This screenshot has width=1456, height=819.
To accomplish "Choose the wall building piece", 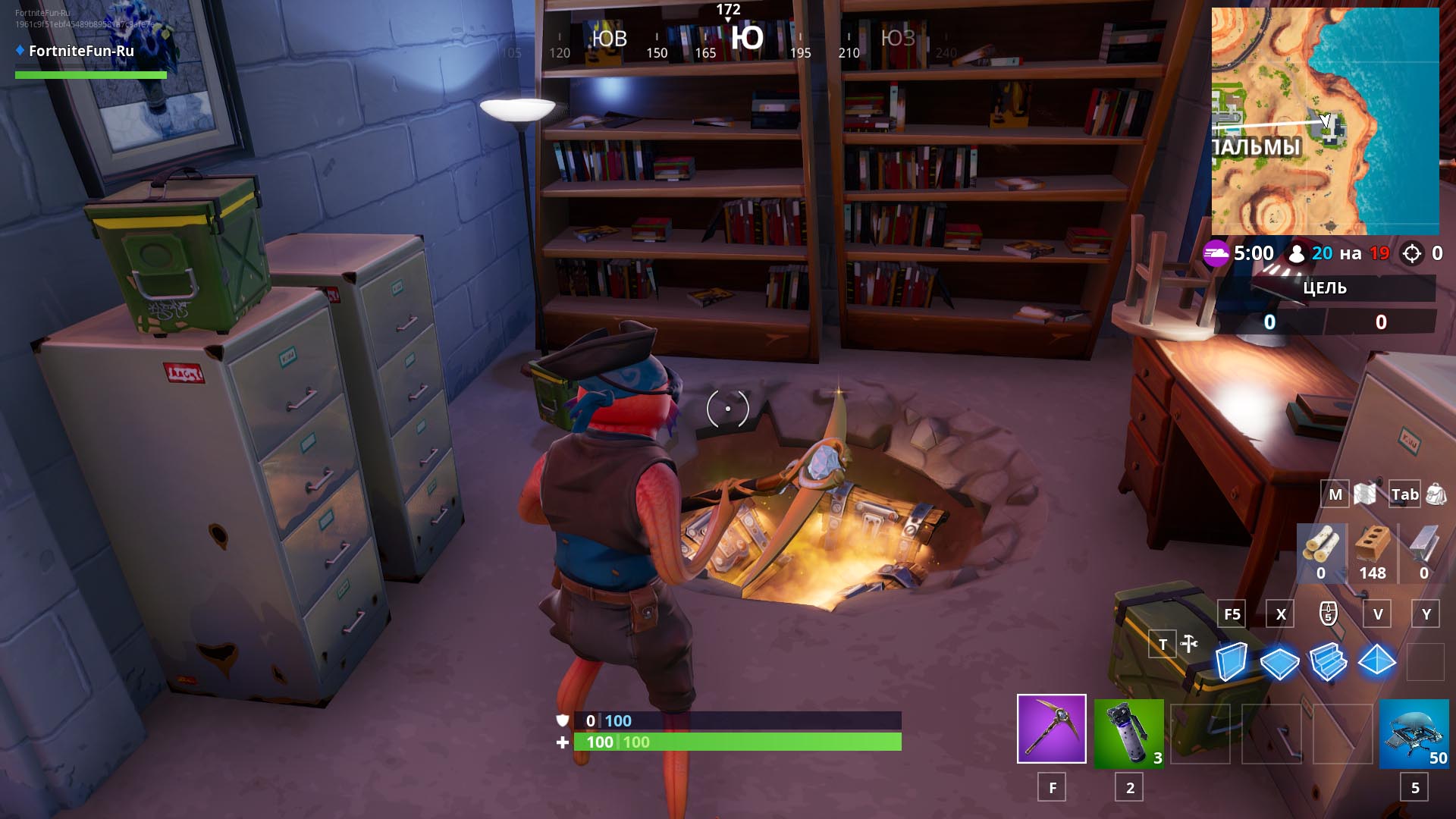I will (x=1231, y=661).
